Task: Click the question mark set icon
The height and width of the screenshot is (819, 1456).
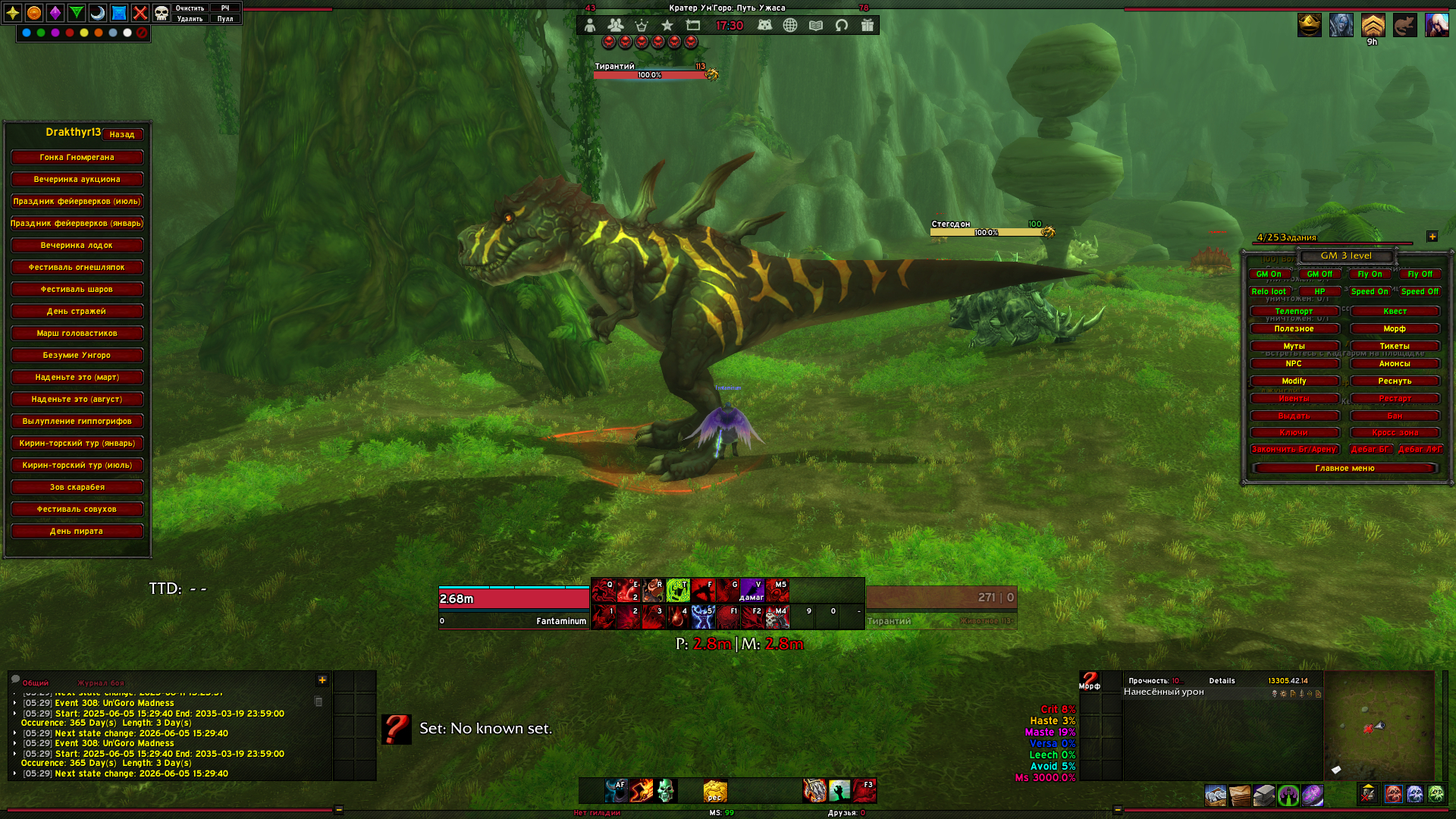Action: 396,729
